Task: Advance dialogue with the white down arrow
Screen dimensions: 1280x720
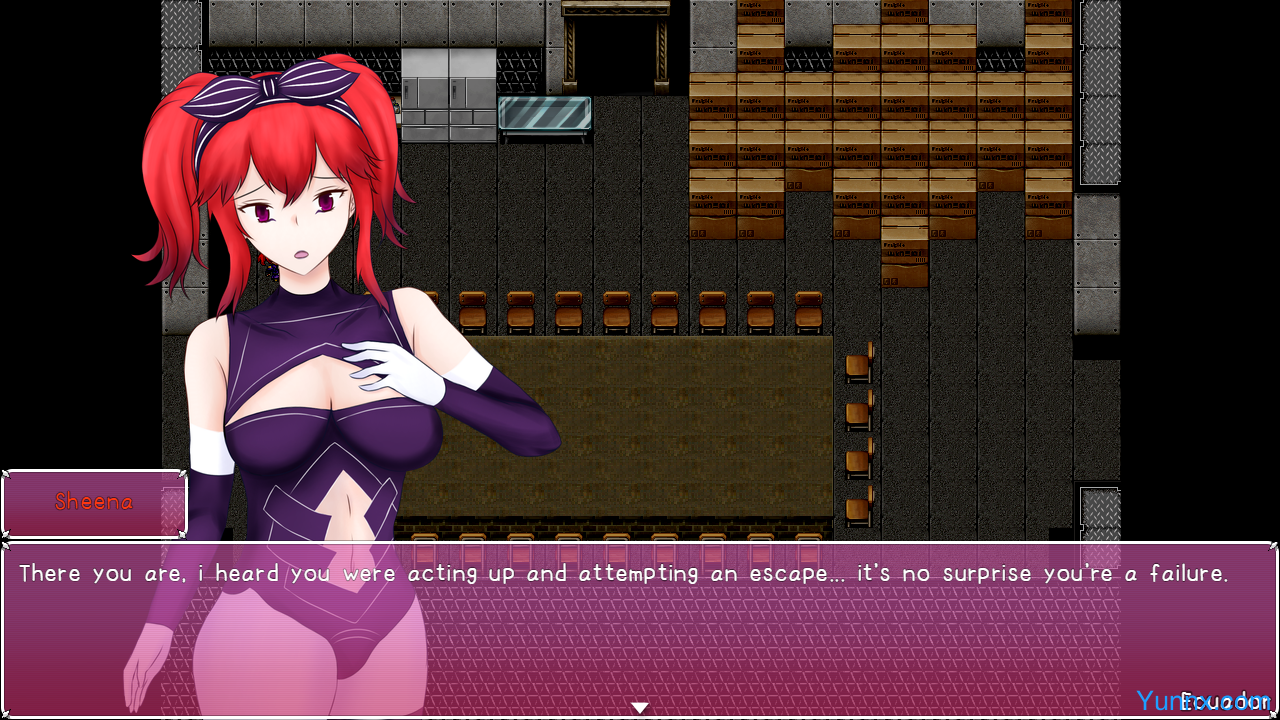Action: point(640,708)
